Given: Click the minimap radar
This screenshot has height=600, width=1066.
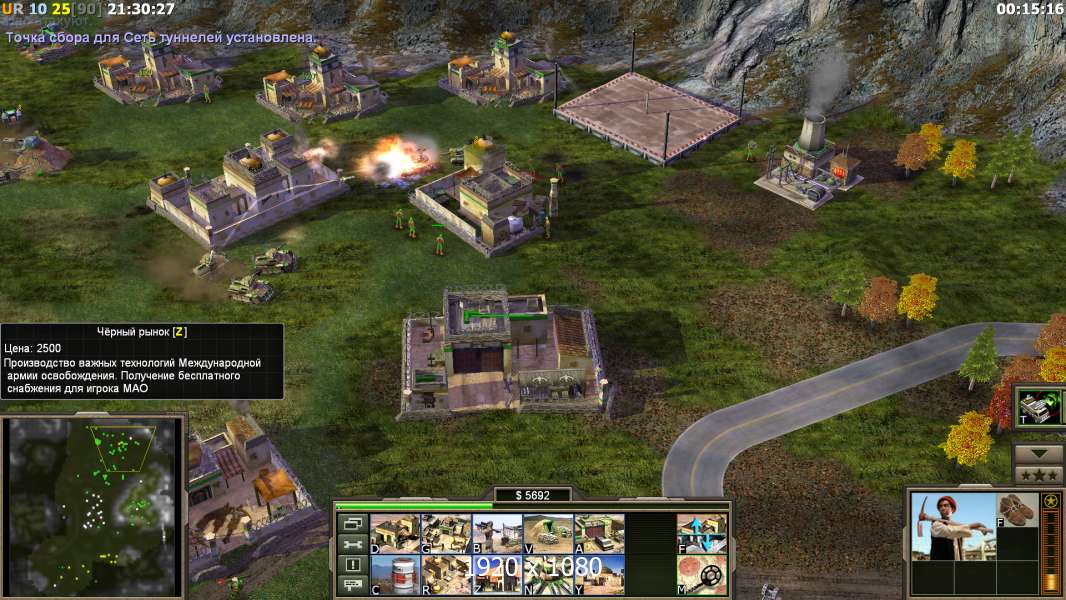Looking at the screenshot, I should (x=93, y=500).
